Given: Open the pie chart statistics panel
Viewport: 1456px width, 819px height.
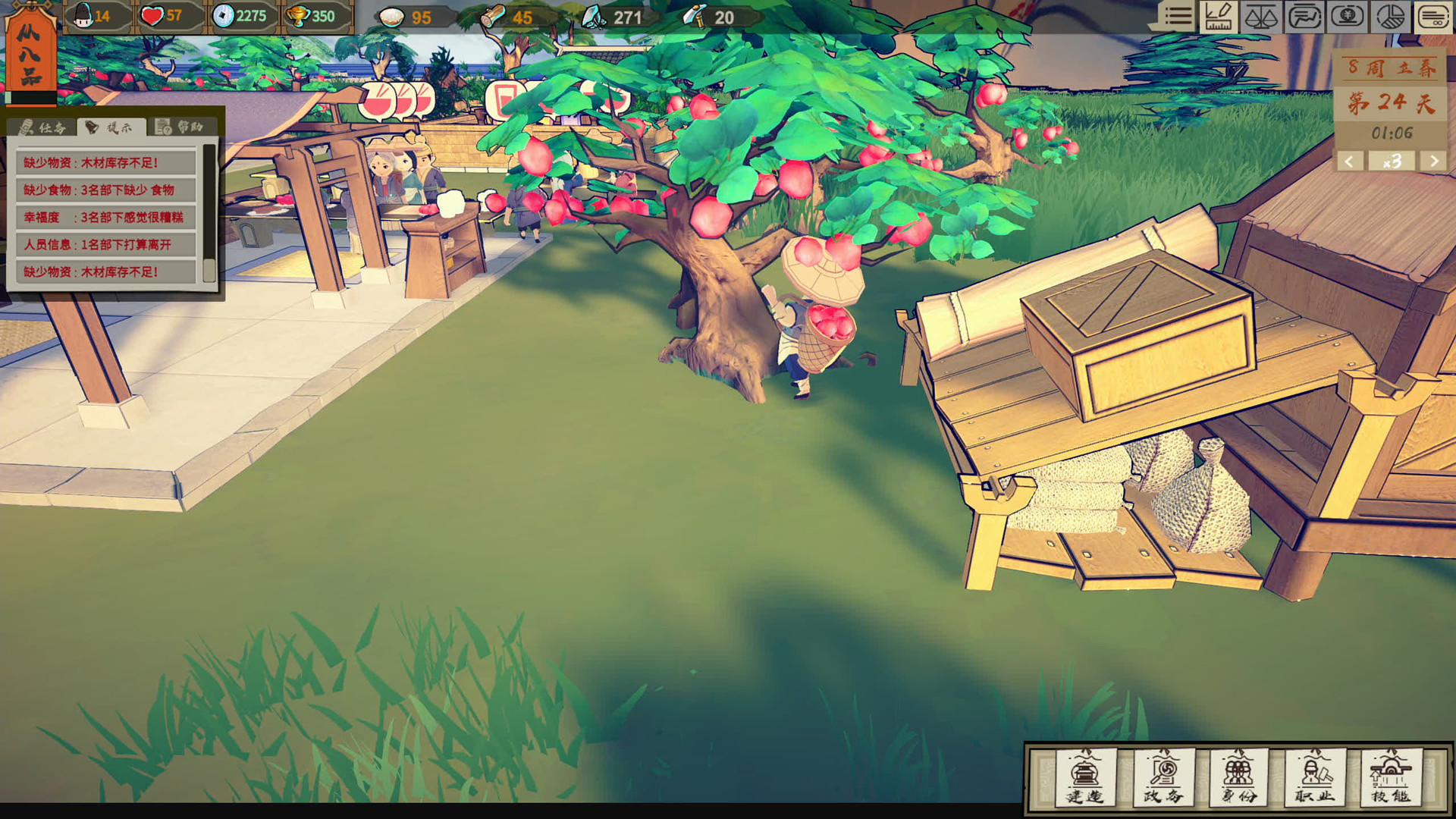Looking at the screenshot, I should [1391, 17].
